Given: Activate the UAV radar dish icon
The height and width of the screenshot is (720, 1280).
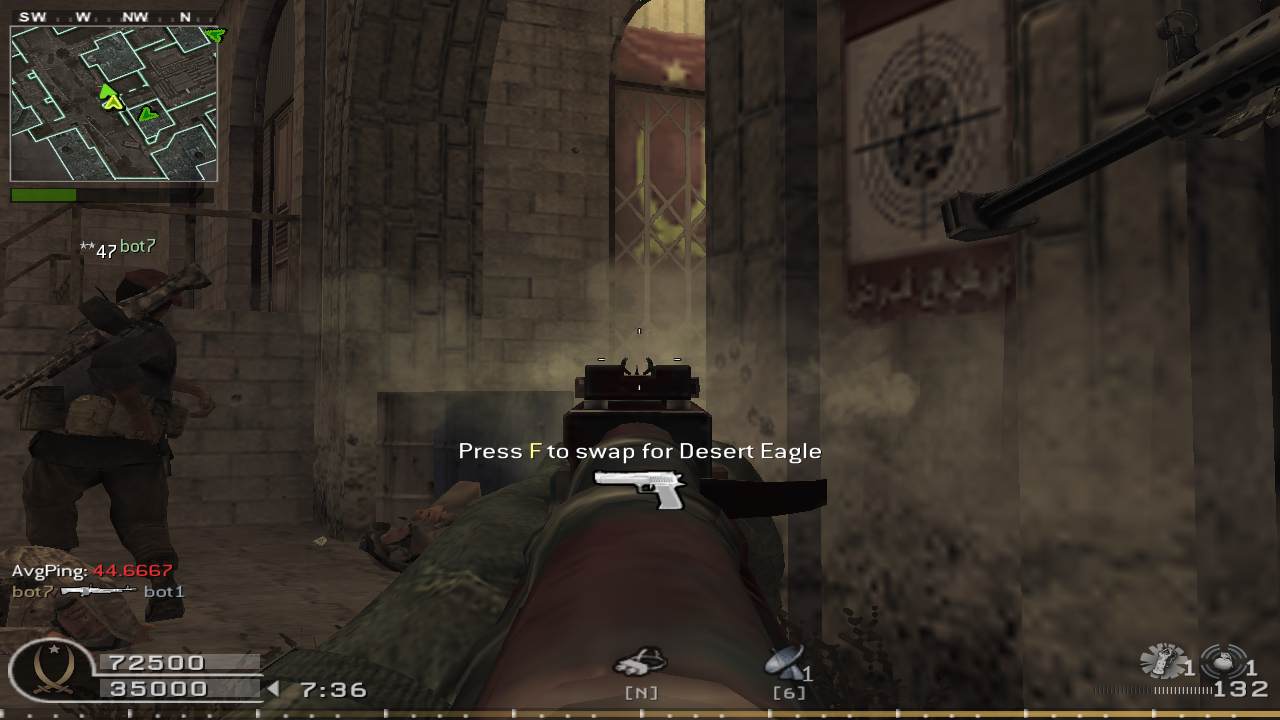Looking at the screenshot, I should click(x=783, y=662).
